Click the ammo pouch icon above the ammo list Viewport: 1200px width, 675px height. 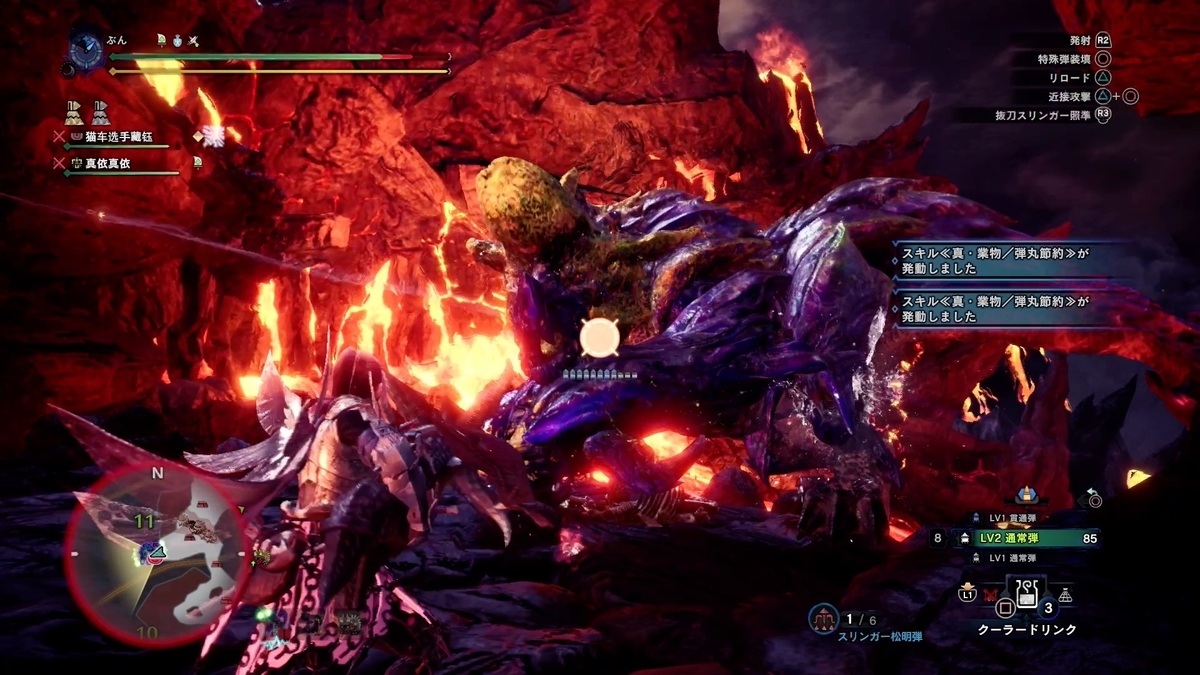coord(1027,494)
